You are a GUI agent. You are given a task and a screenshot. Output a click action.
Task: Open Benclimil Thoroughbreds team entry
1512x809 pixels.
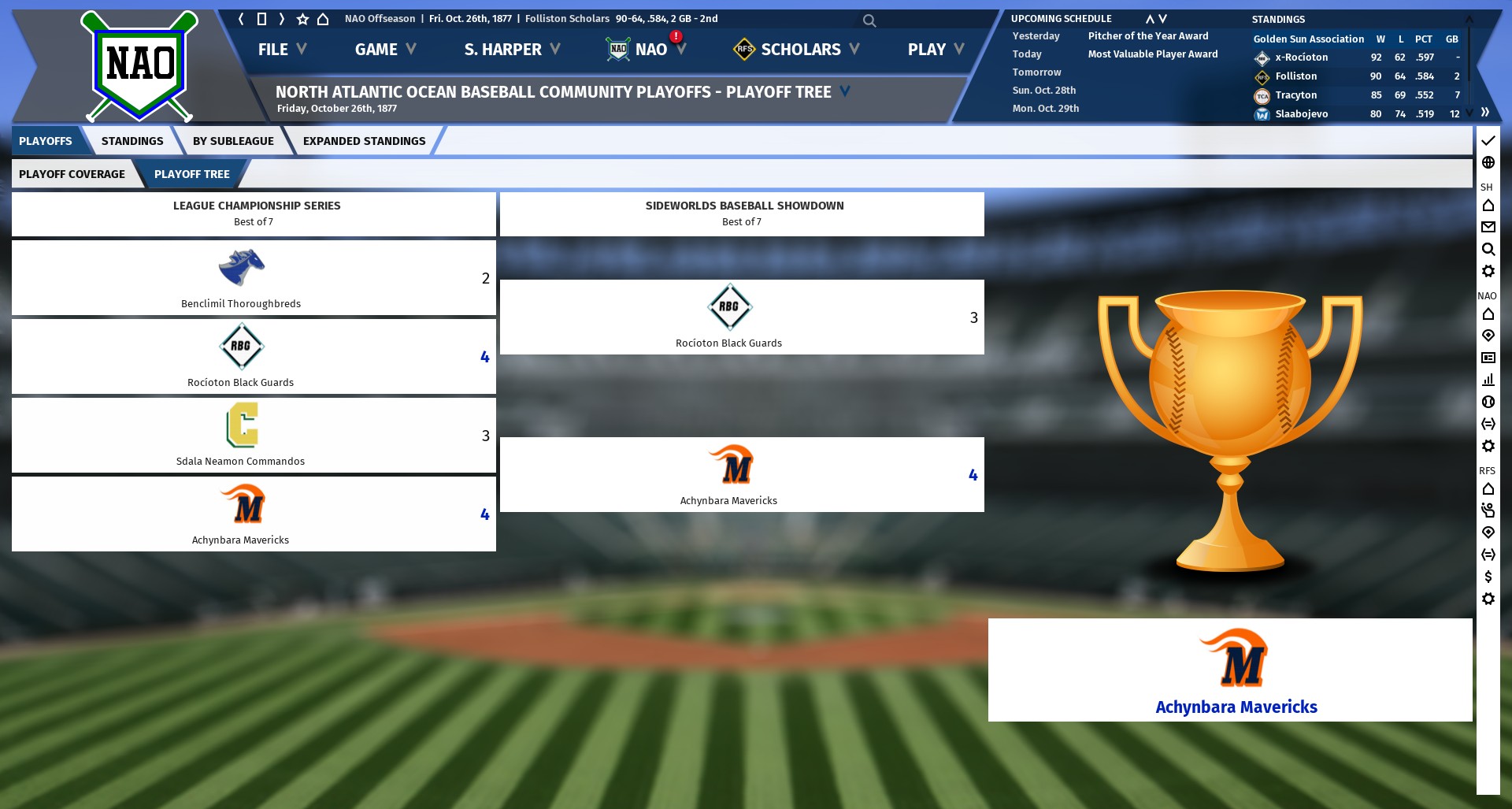[x=241, y=279]
